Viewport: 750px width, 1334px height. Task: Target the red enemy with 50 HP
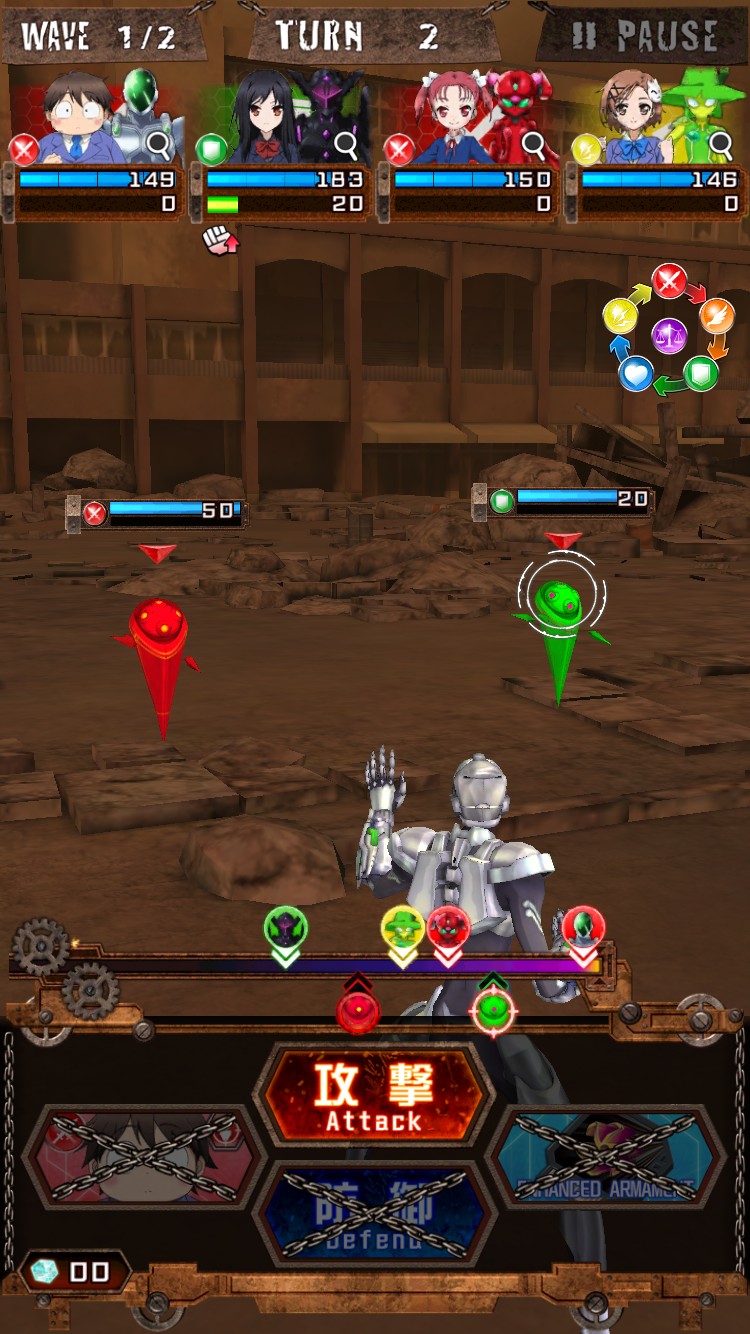160,640
